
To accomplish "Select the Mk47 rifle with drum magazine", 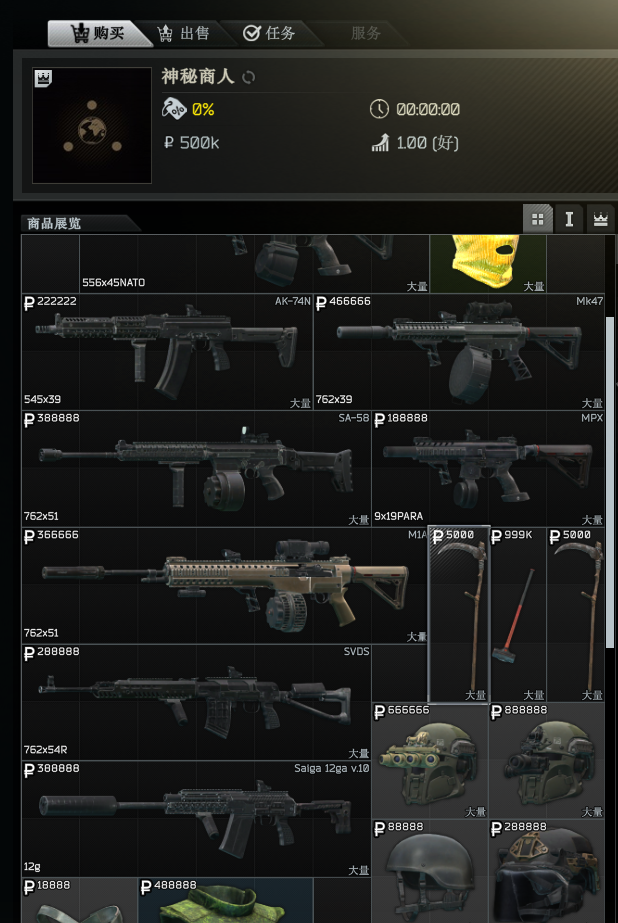I will (459, 351).
